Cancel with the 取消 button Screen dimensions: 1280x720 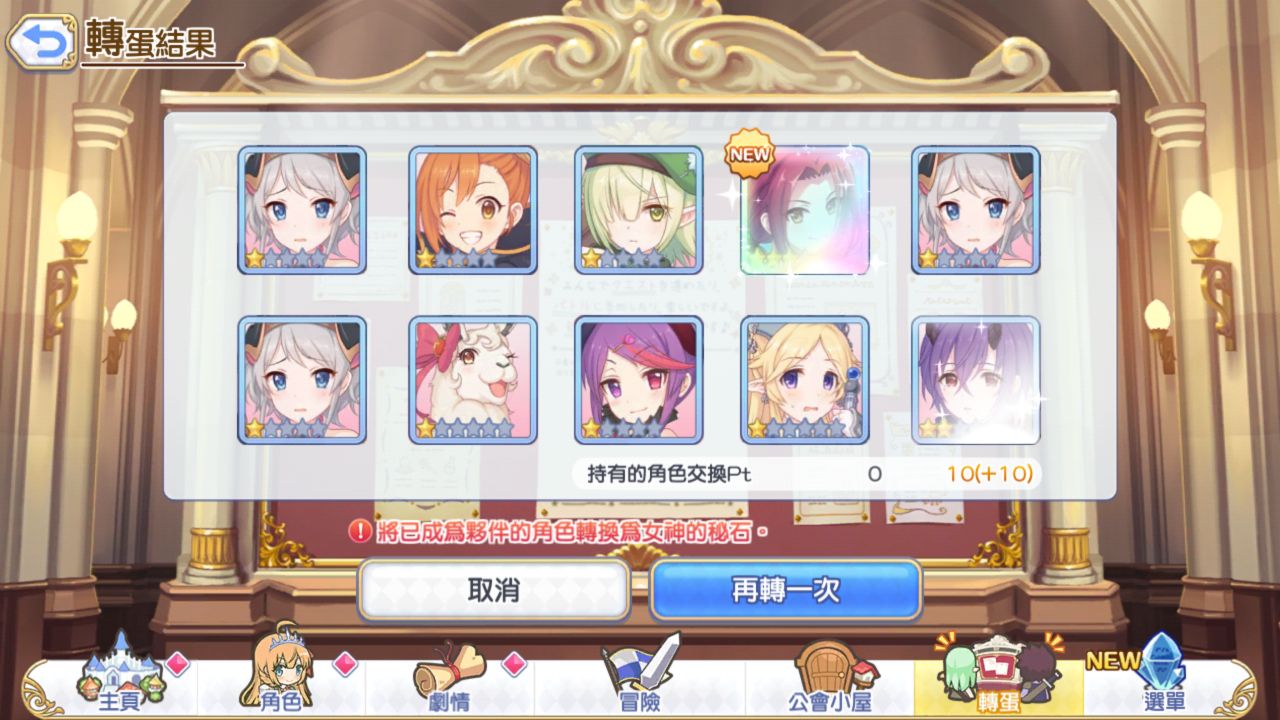pos(494,590)
